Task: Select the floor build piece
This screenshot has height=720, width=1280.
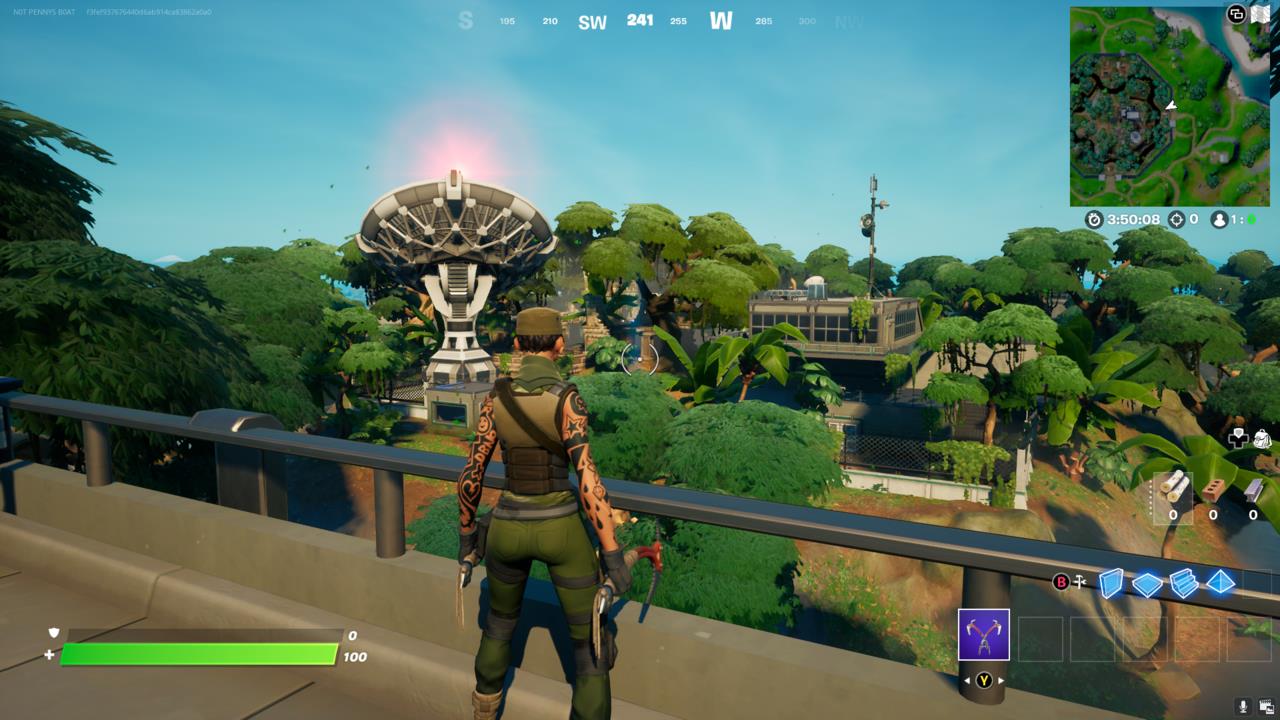Action: pos(1147,584)
